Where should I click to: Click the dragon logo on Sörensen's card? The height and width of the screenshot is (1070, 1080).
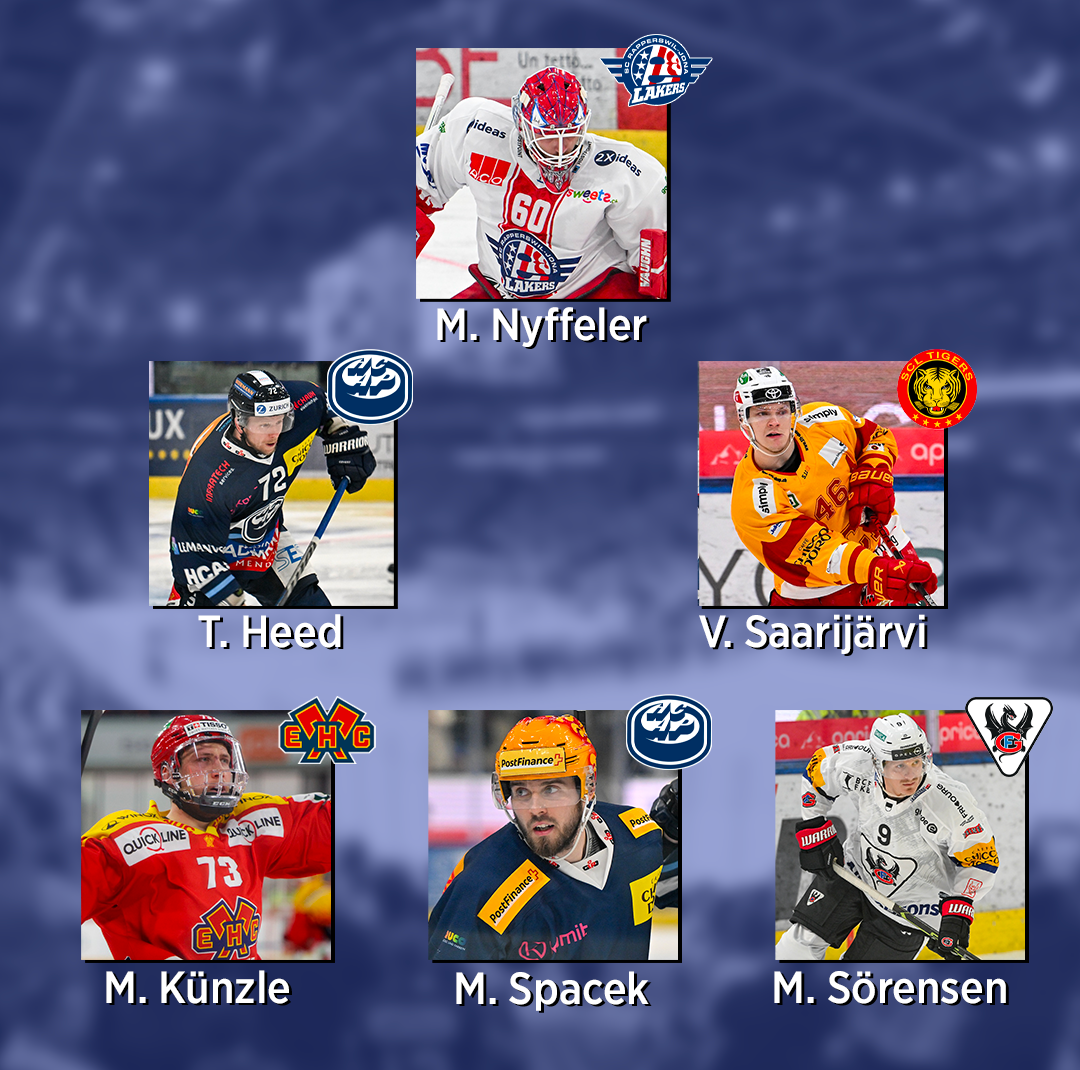tap(1008, 735)
